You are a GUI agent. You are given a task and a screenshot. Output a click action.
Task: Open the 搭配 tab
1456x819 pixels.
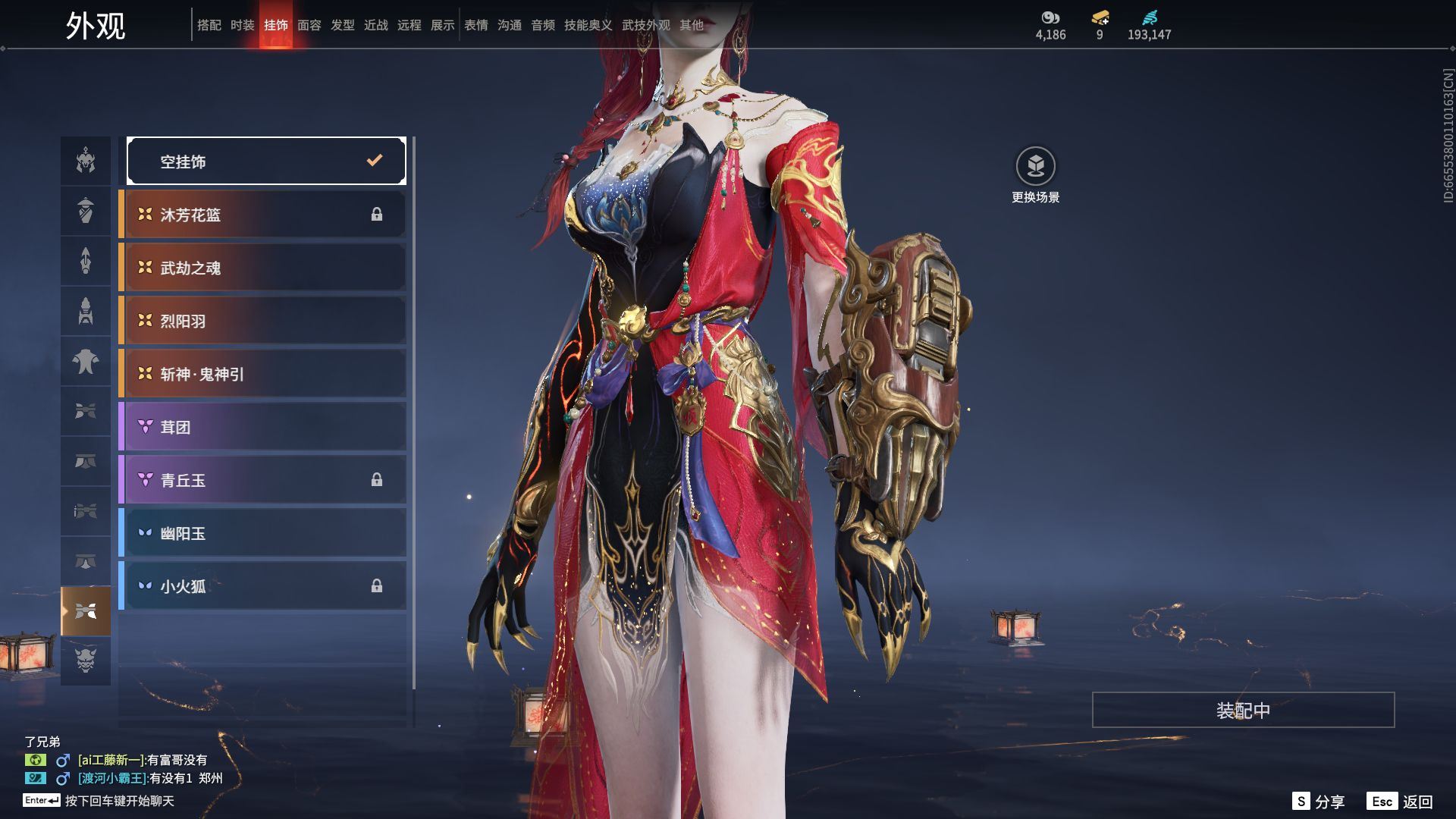(209, 25)
